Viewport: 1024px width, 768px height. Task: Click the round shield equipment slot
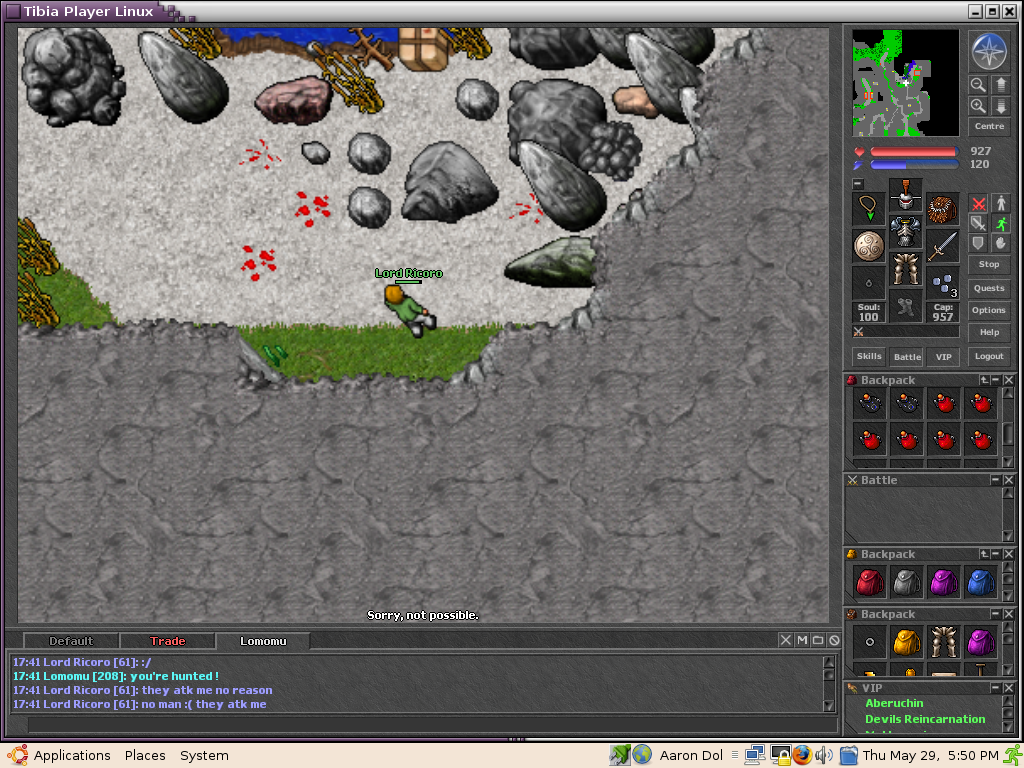click(x=868, y=245)
